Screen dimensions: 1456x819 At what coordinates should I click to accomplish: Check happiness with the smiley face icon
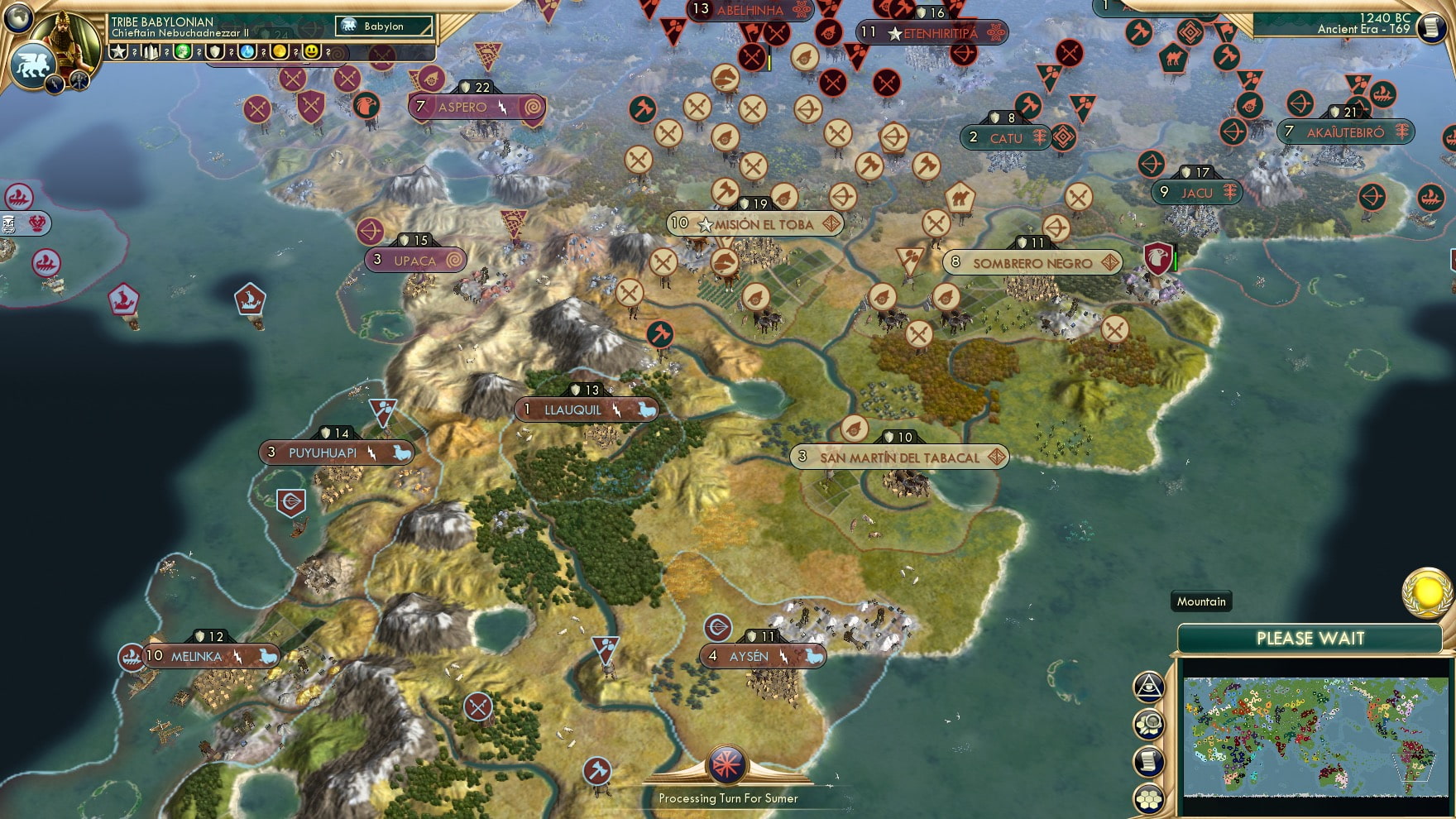pos(310,52)
